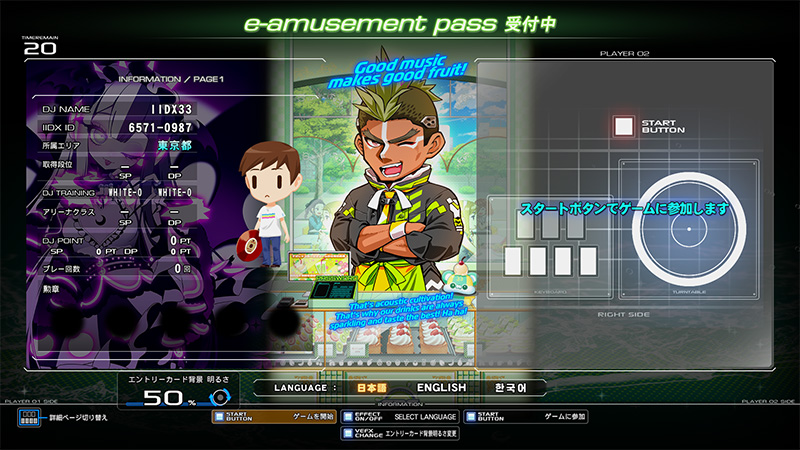The height and width of the screenshot is (450, 800).
Task: Select 日本語 as the language
Action: click(371, 387)
